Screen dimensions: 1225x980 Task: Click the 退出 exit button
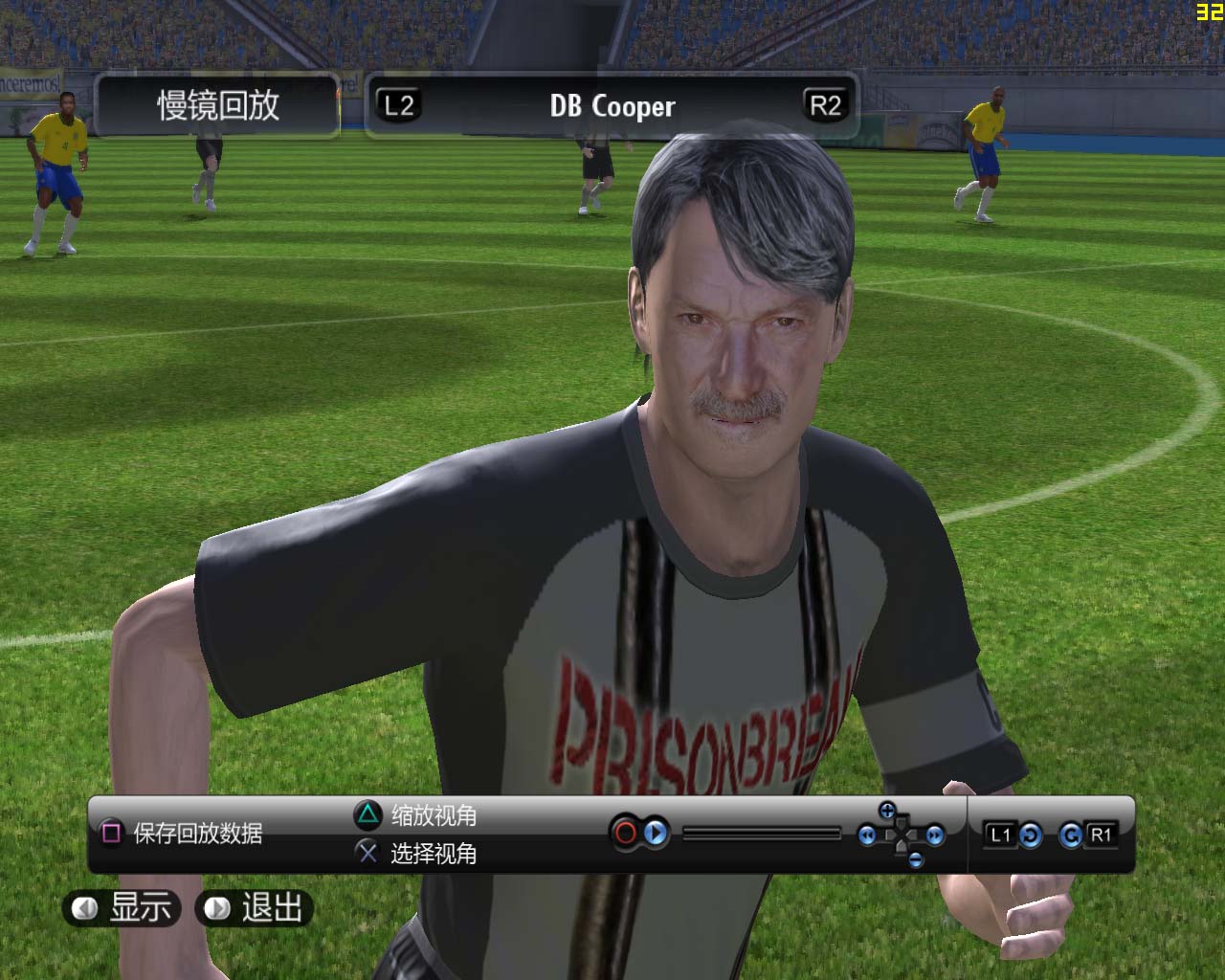[x=255, y=907]
